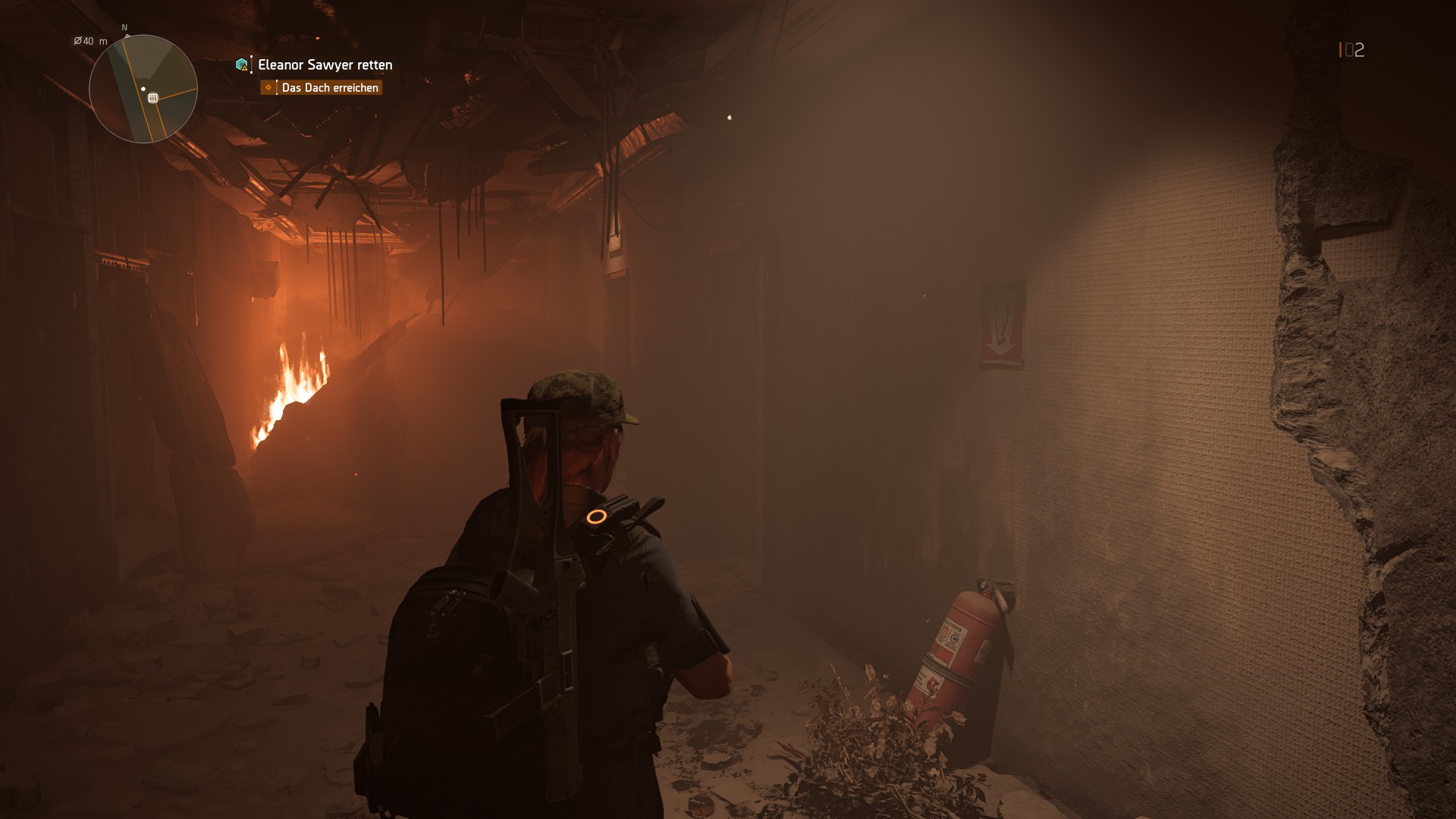Screen dimensions: 1456x819
Task: Click the orange SHD tick beside the level number
Action: click(x=1341, y=50)
